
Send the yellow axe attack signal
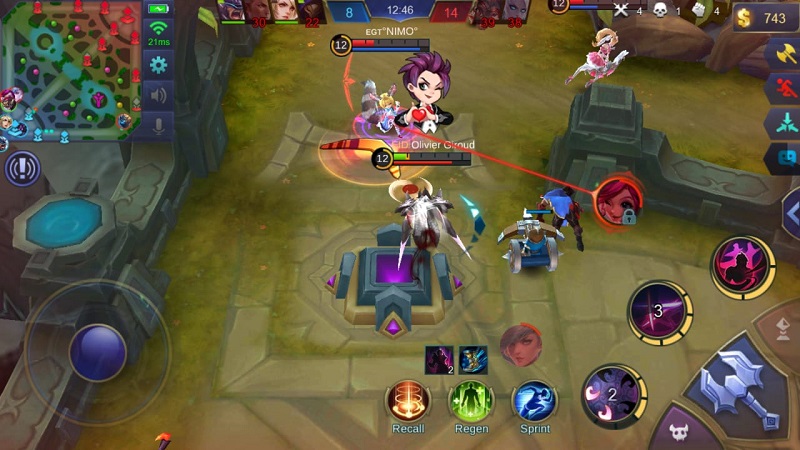784,56
